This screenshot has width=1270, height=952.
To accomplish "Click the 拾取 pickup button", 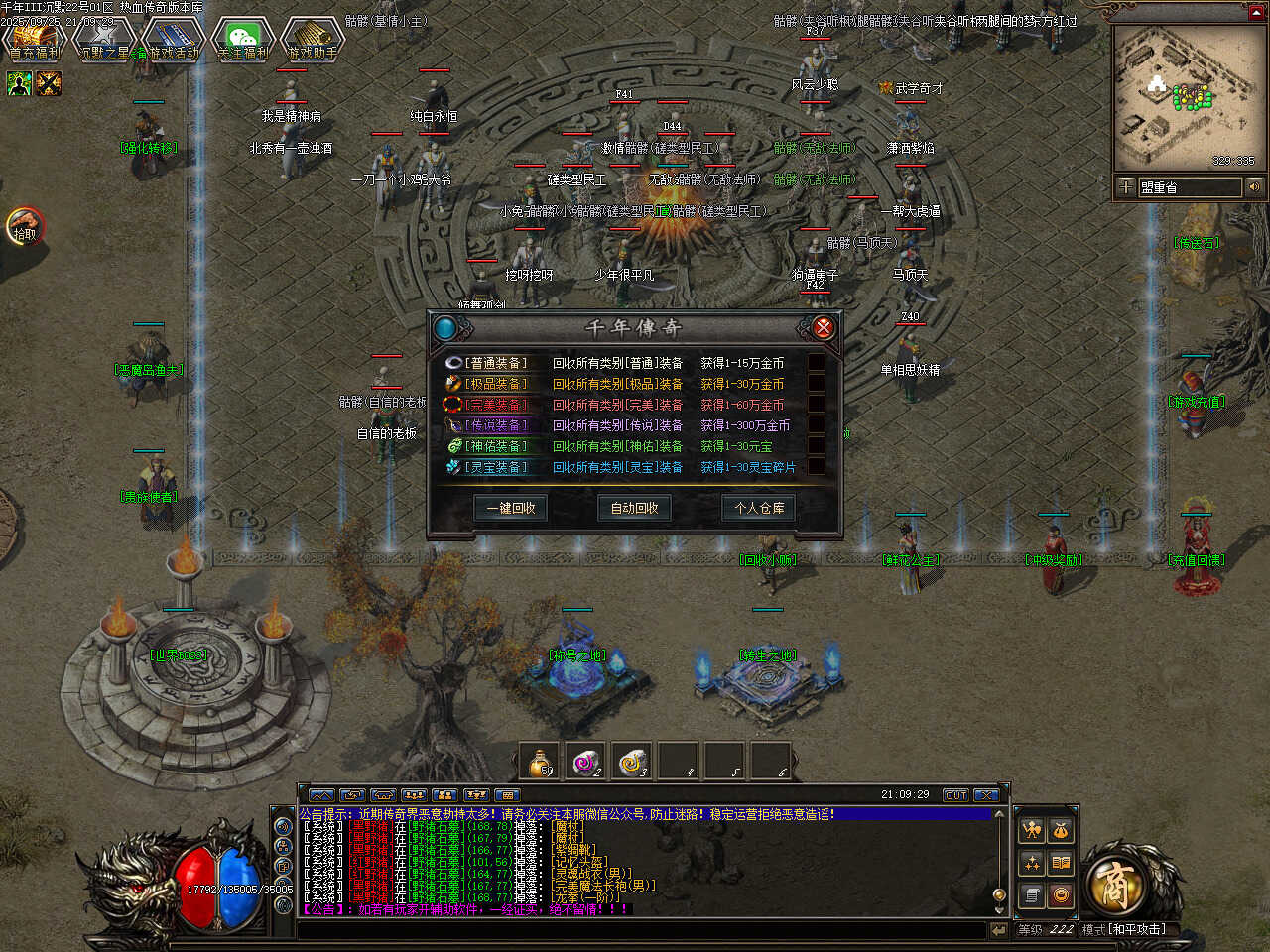I will [25, 228].
